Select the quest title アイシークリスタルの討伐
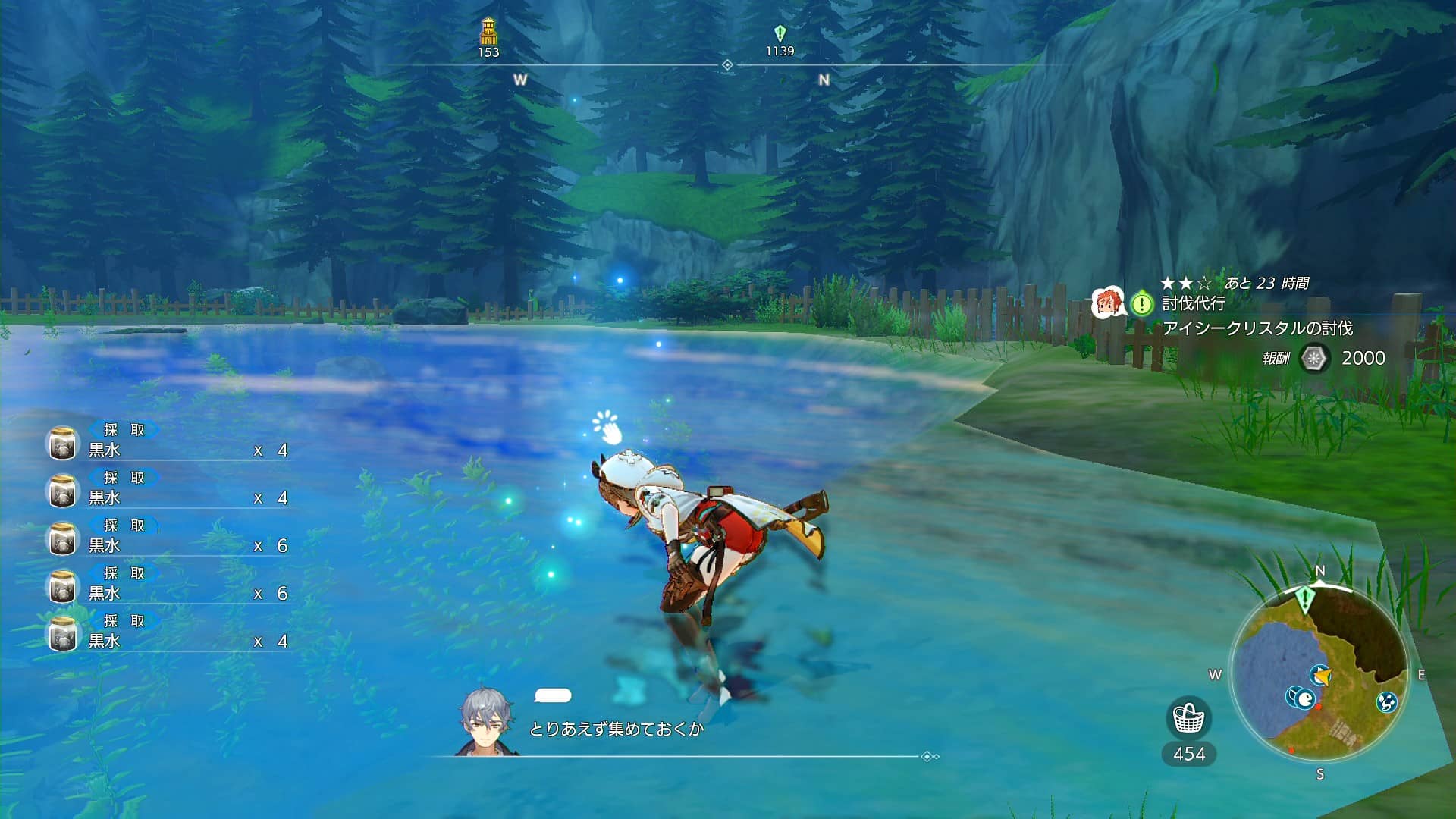This screenshot has width=1456, height=819. click(x=1259, y=328)
